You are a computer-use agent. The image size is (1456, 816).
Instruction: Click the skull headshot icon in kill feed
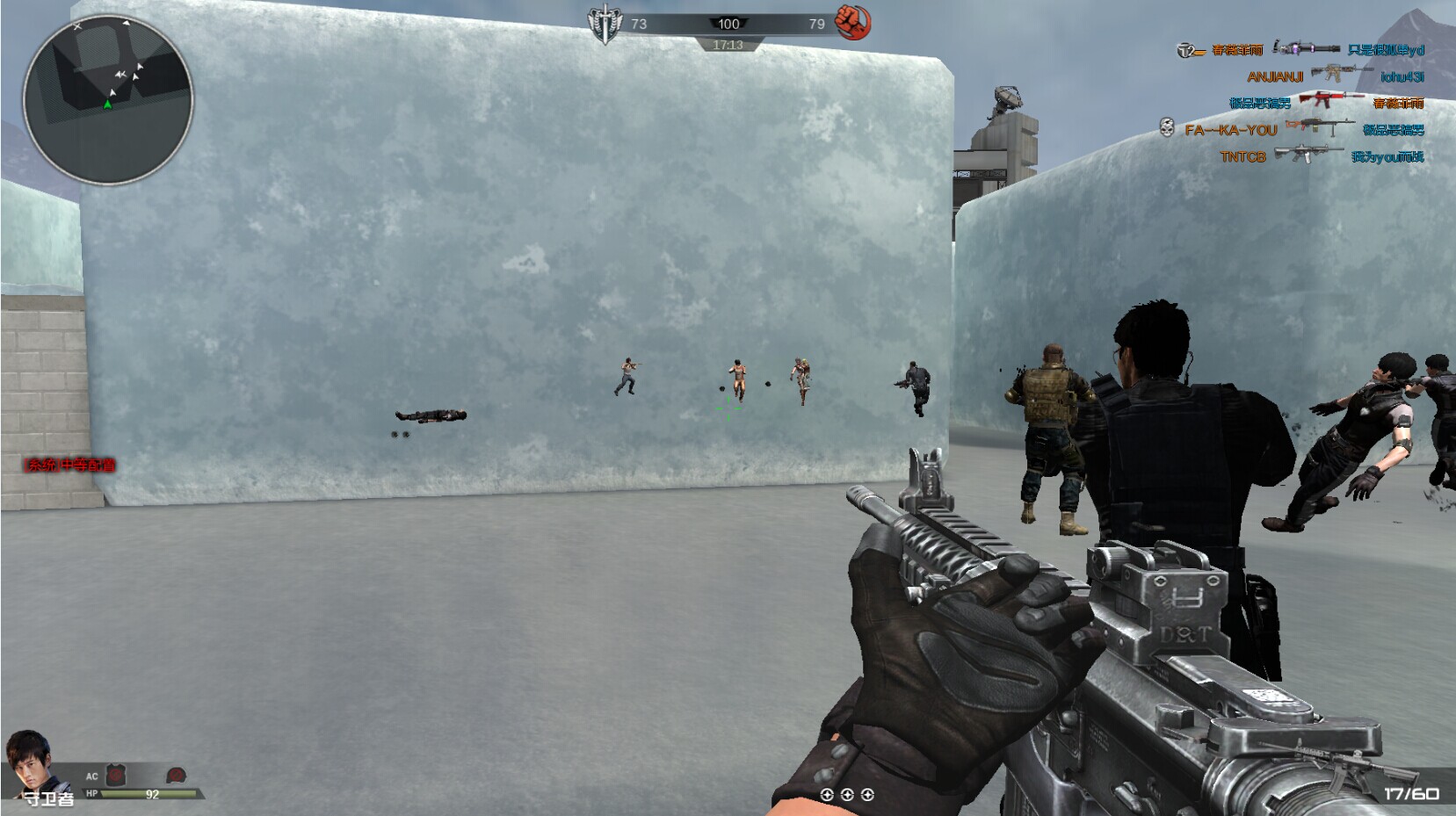(1167, 129)
